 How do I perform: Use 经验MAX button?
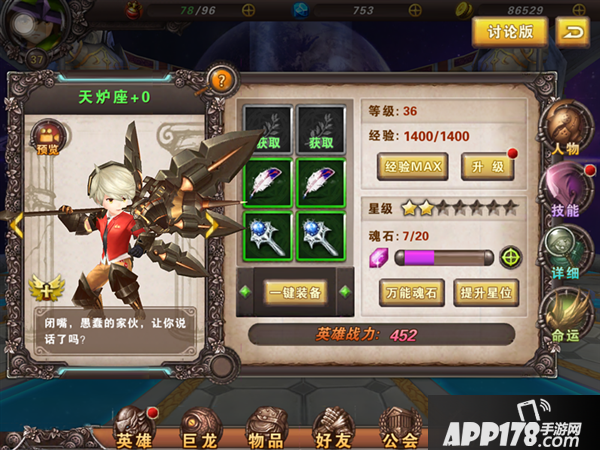[x=412, y=166]
